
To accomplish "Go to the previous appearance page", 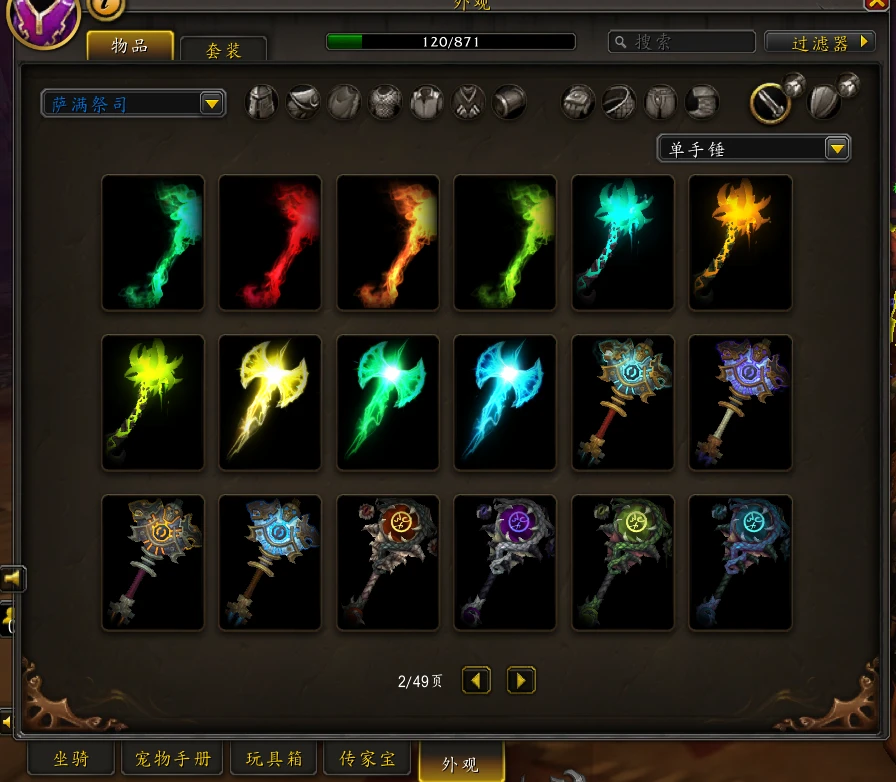I will click(476, 681).
